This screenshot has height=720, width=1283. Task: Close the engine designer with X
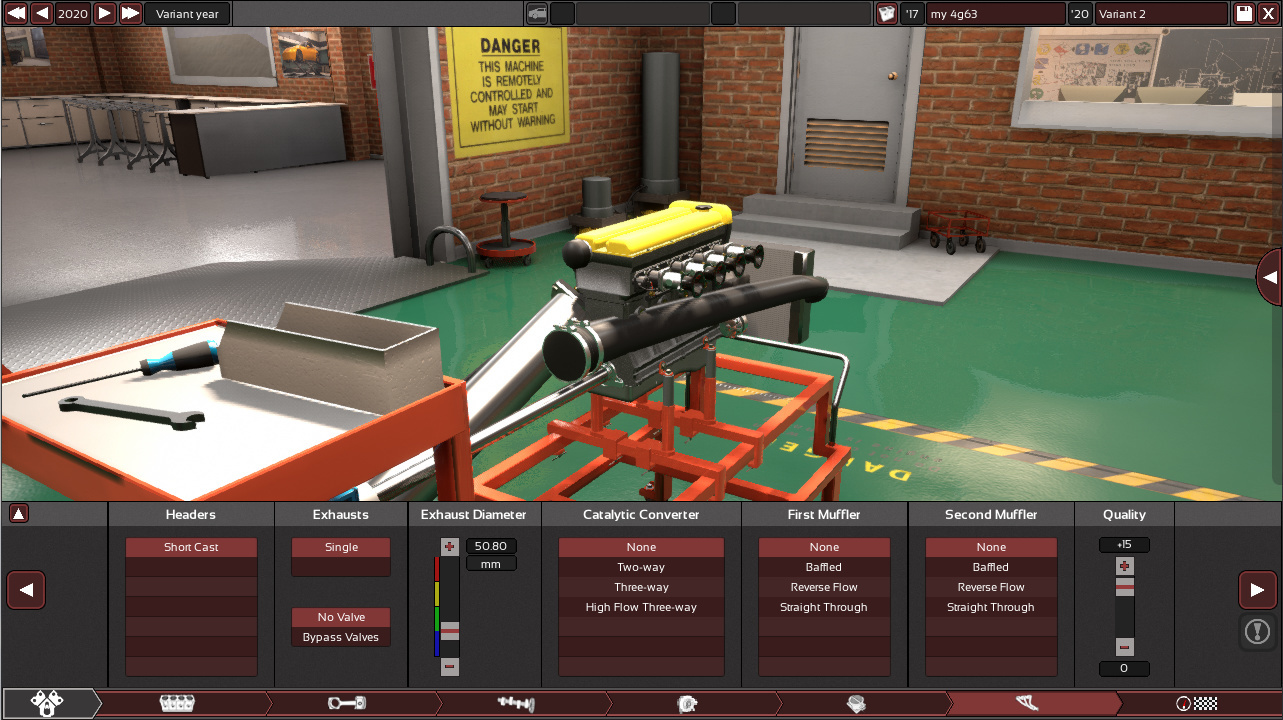[1269, 13]
